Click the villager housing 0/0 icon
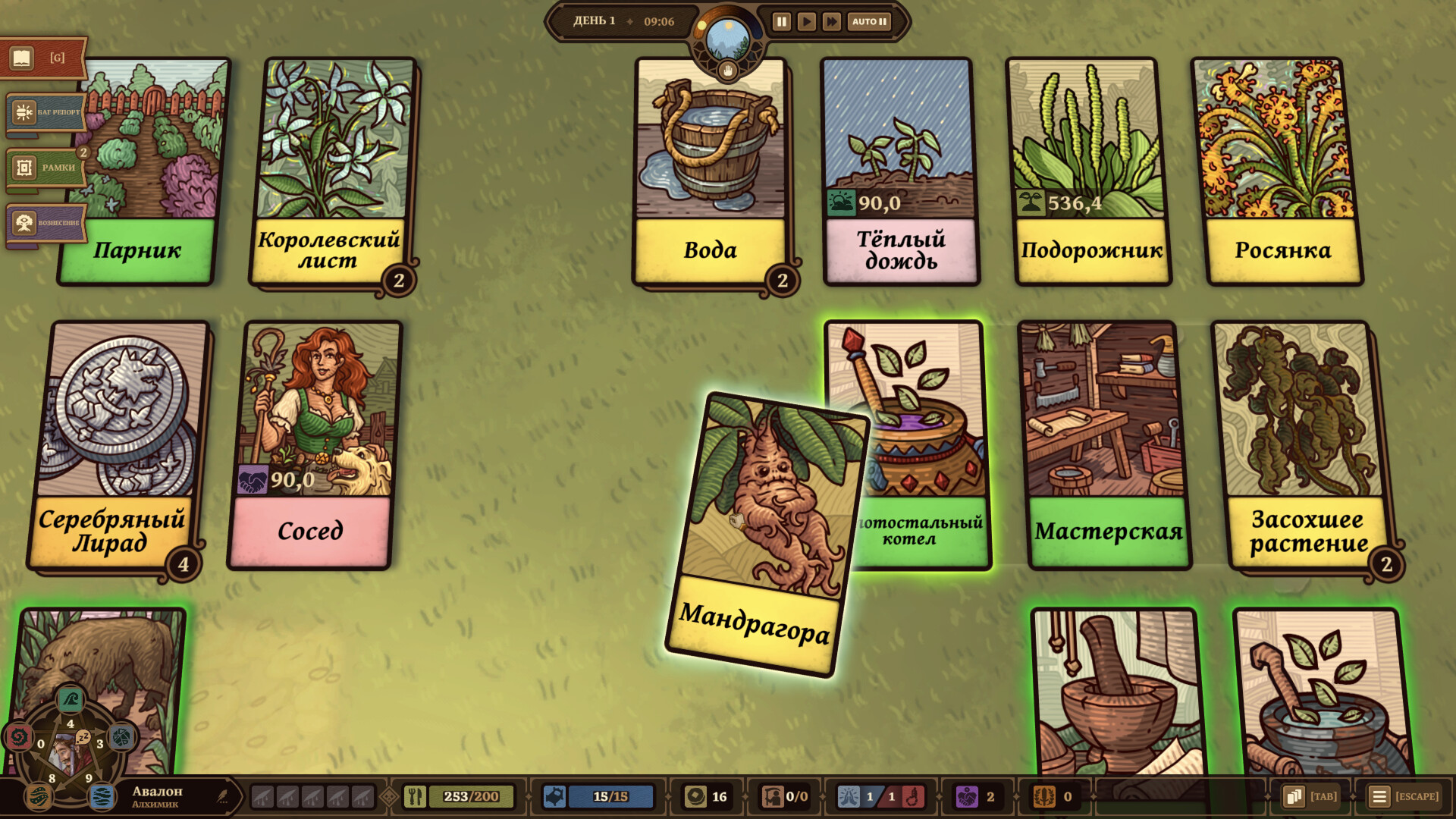This screenshot has width=1456, height=819. (x=773, y=796)
